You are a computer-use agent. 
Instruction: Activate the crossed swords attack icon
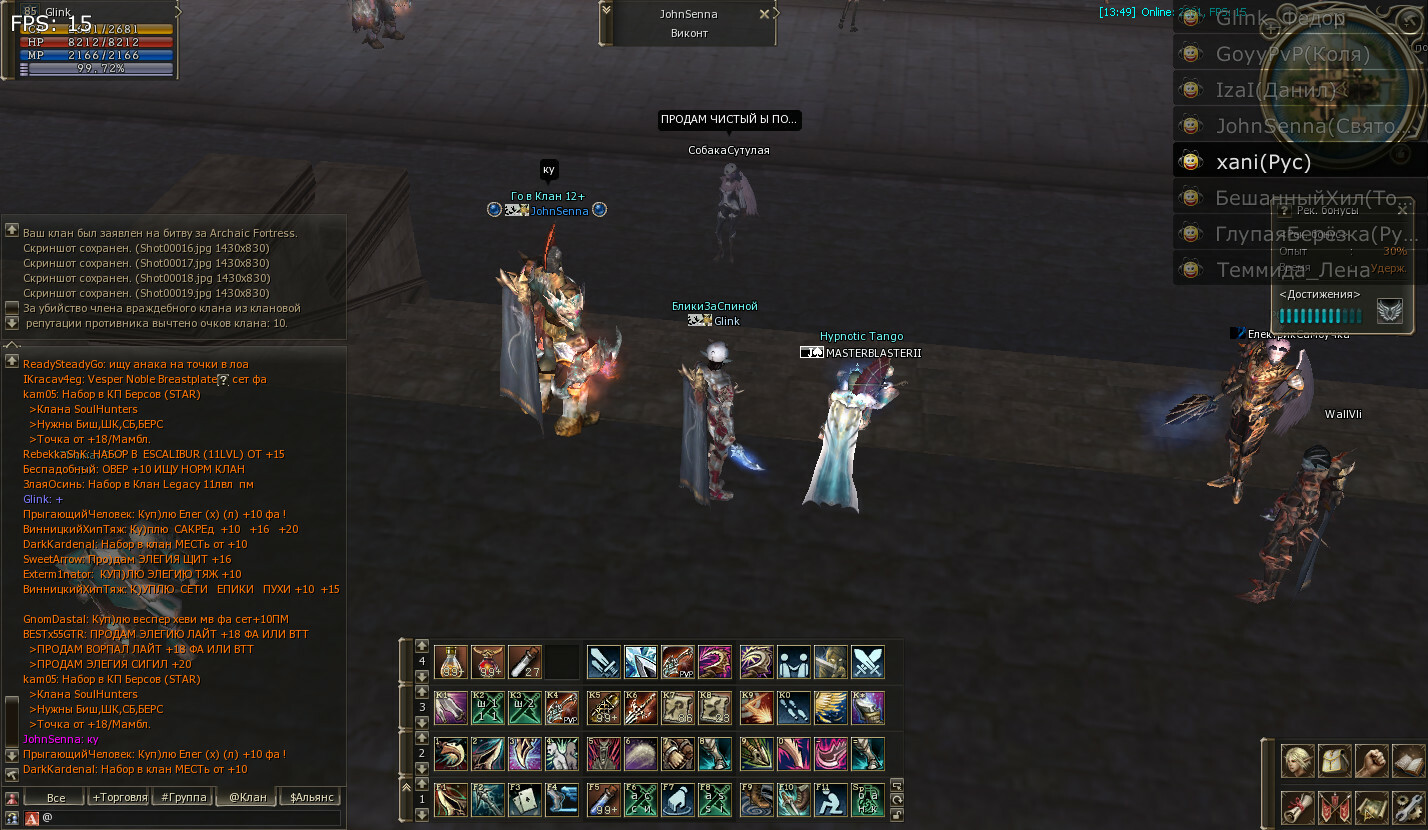[x=868, y=661]
